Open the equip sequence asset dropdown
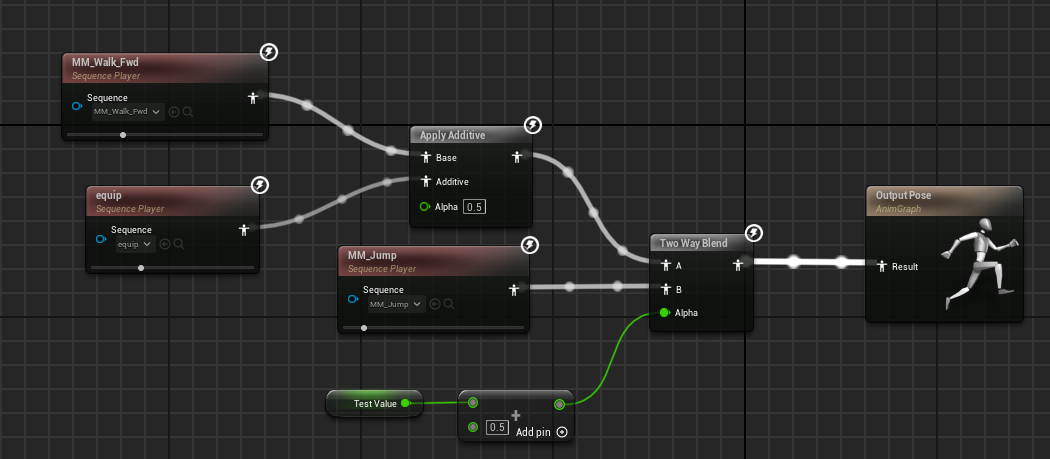This screenshot has width=1050, height=459. coord(134,244)
